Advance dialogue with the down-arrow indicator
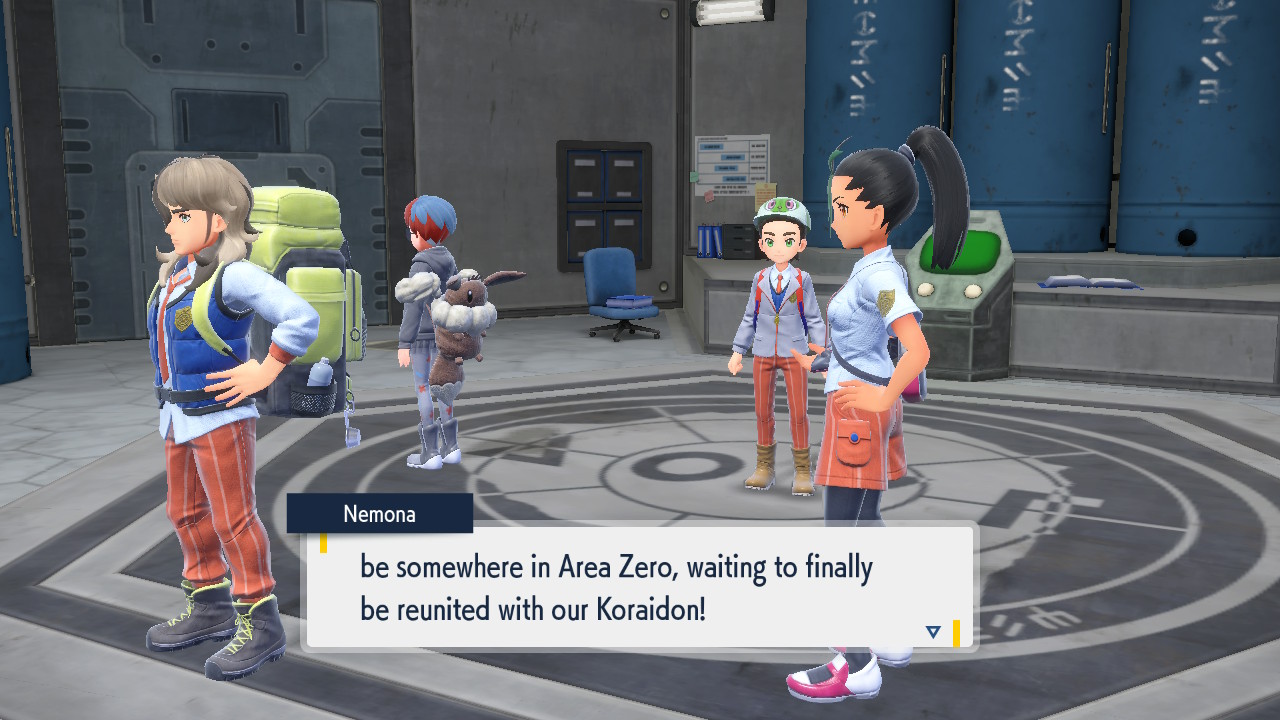 (933, 632)
